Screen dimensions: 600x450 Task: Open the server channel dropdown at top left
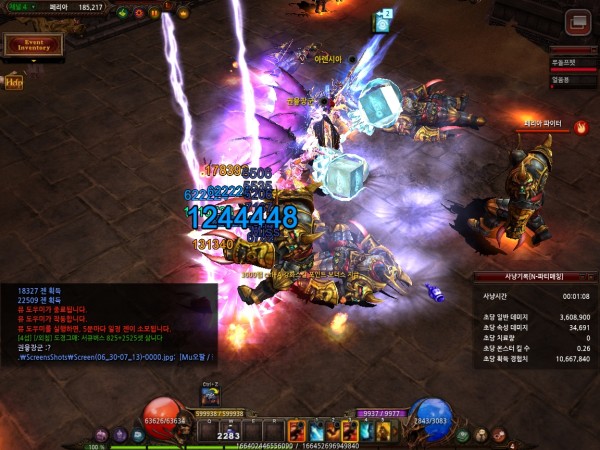[22, 7]
